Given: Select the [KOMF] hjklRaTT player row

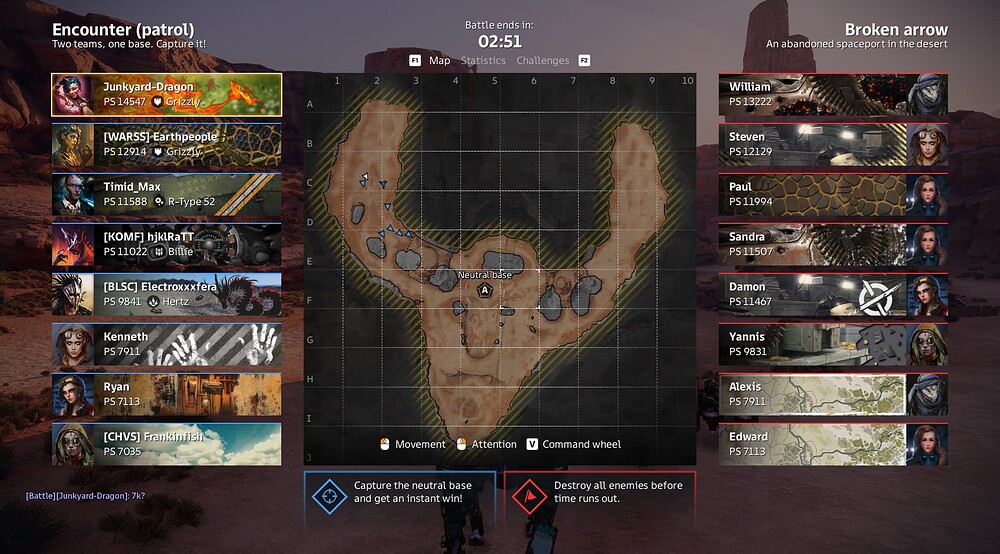Looking at the screenshot, I should (x=167, y=244).
